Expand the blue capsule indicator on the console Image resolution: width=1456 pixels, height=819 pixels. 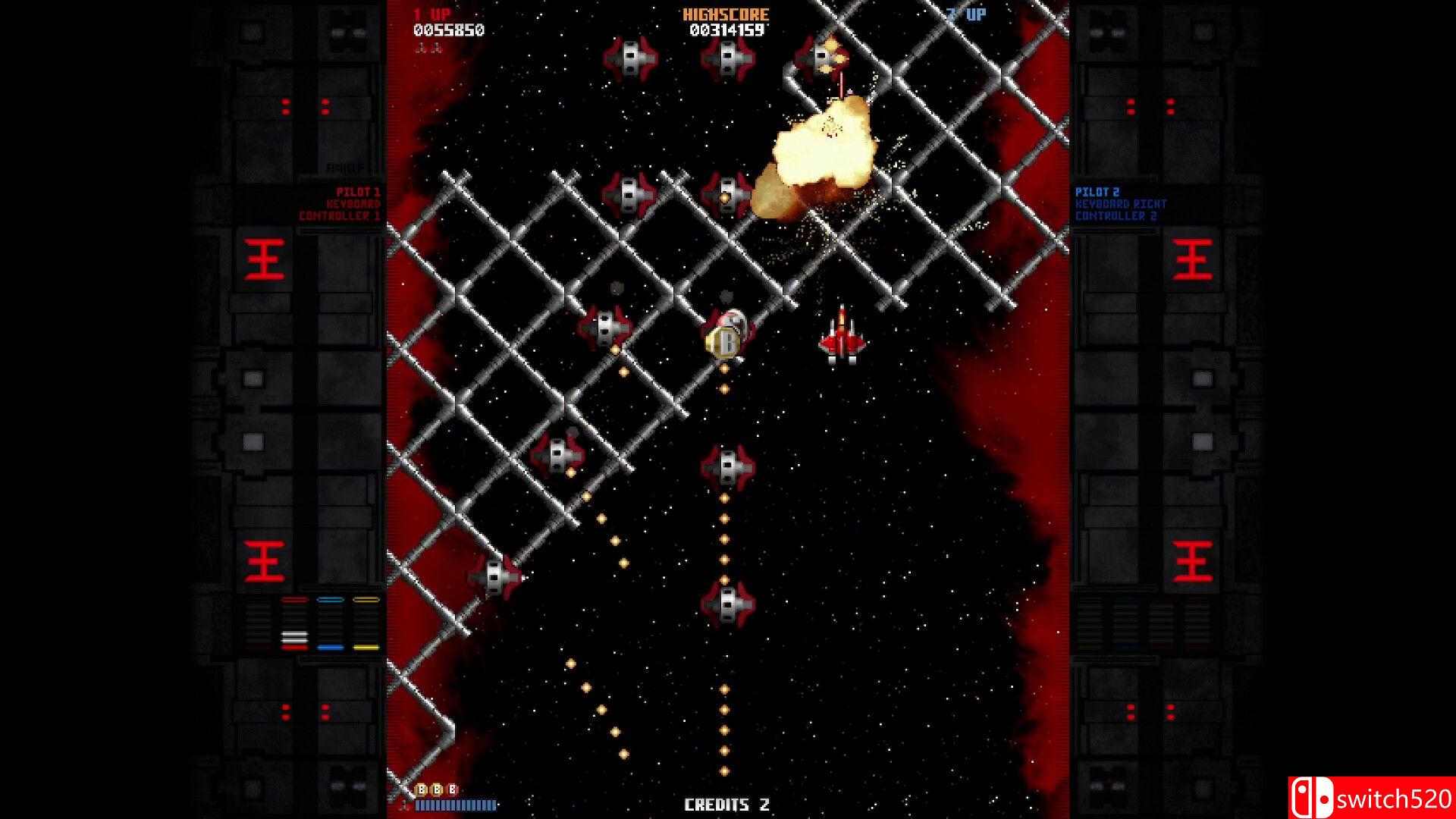click(329, 599)
